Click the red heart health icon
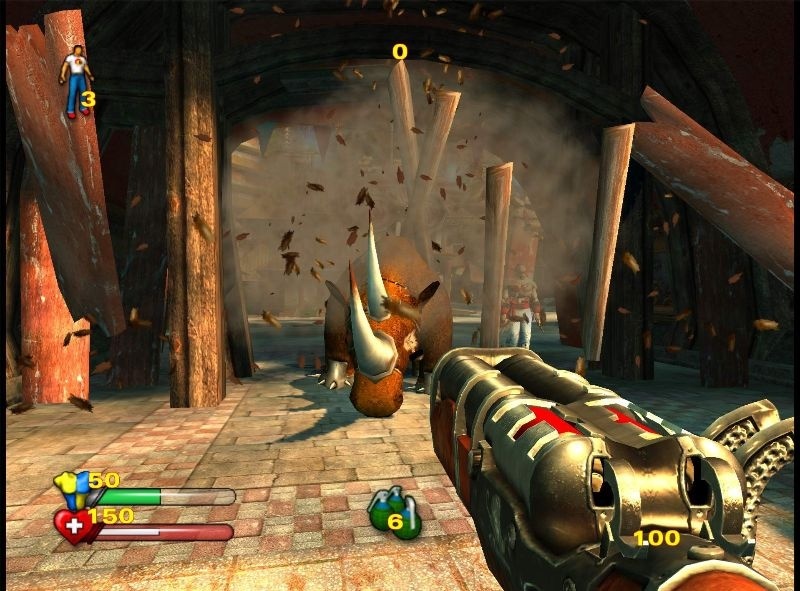Screen dimensions: 800x591 coord(73,523)
